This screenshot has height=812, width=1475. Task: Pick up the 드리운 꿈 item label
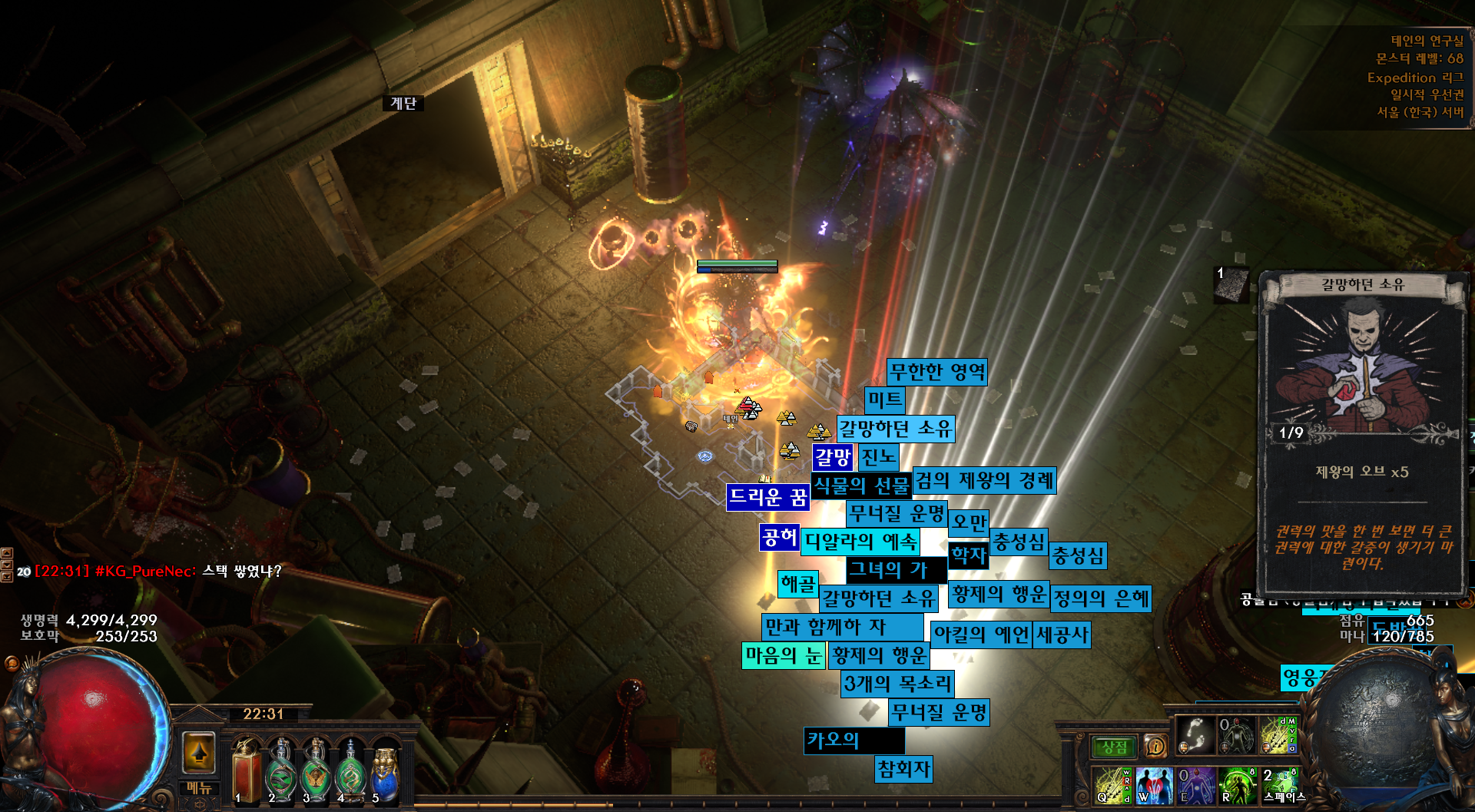coord(767,497)
